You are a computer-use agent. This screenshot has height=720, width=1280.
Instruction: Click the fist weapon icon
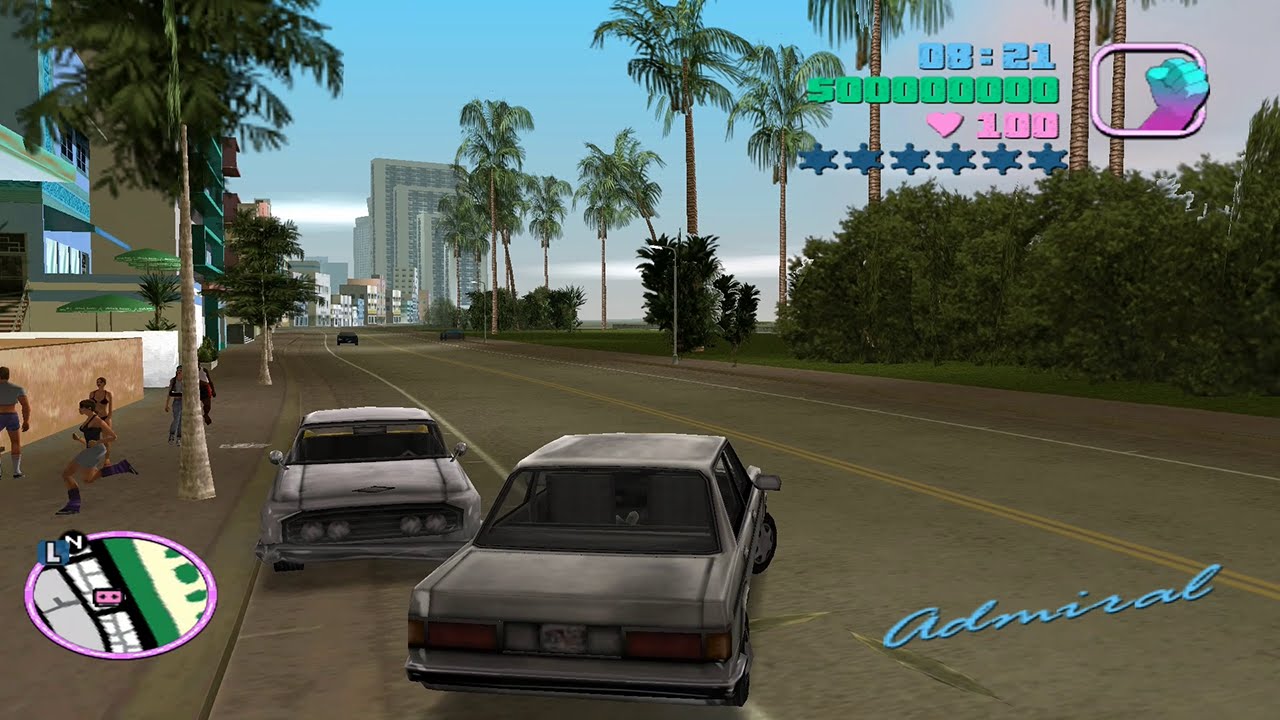pos(1149,90)
